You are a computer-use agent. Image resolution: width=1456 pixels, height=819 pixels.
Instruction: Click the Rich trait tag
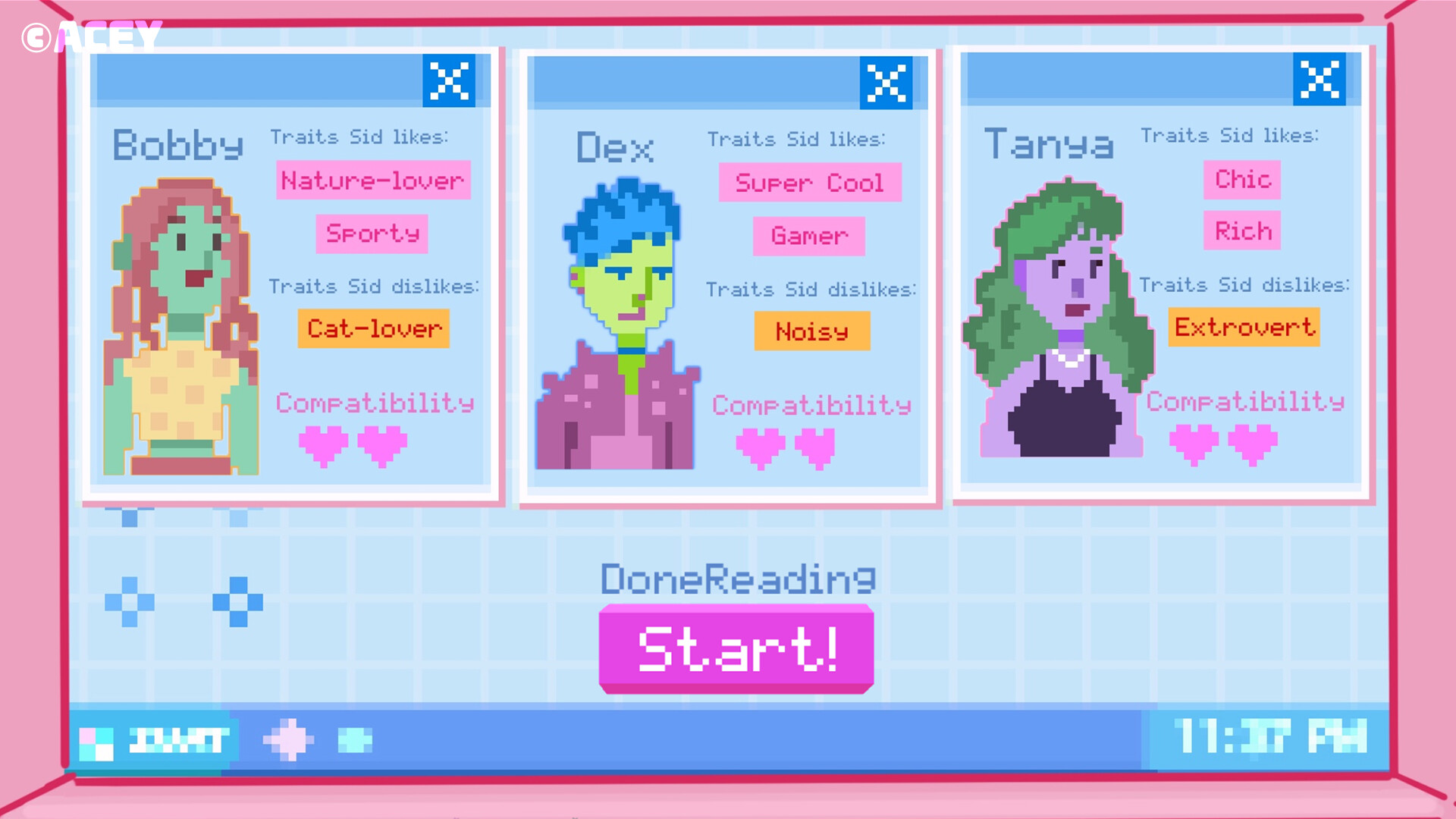coord(1241,231)
